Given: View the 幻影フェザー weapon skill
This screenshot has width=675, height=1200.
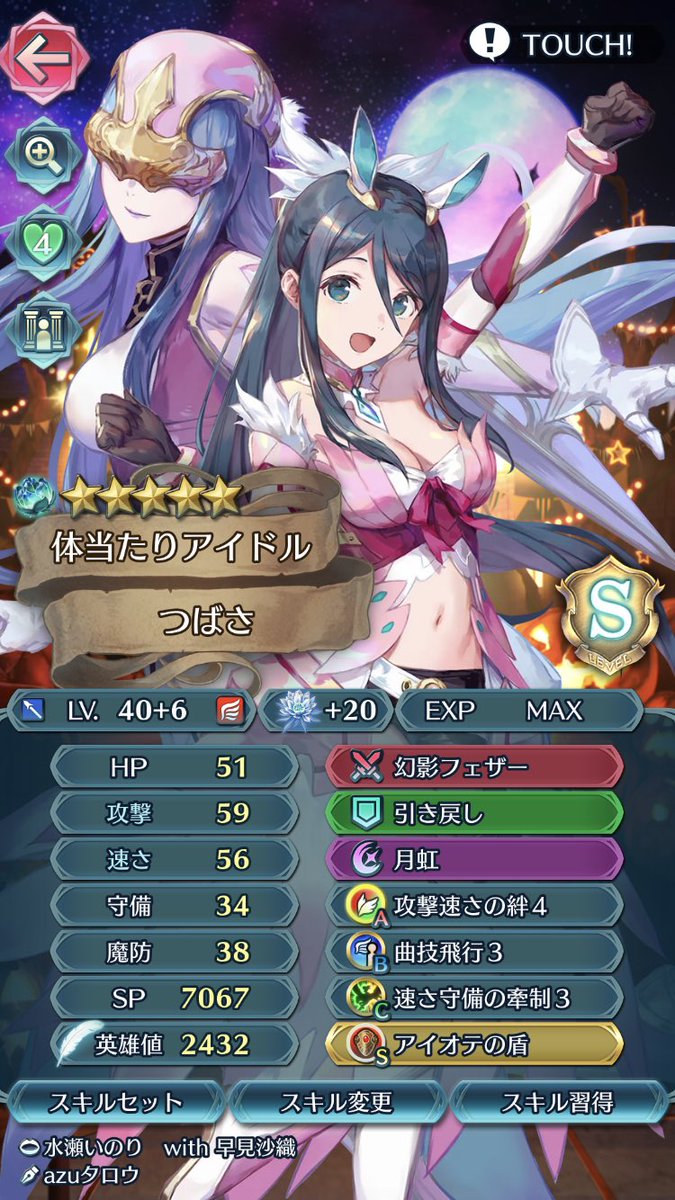Looking at the screenshot, I should 475,767.
